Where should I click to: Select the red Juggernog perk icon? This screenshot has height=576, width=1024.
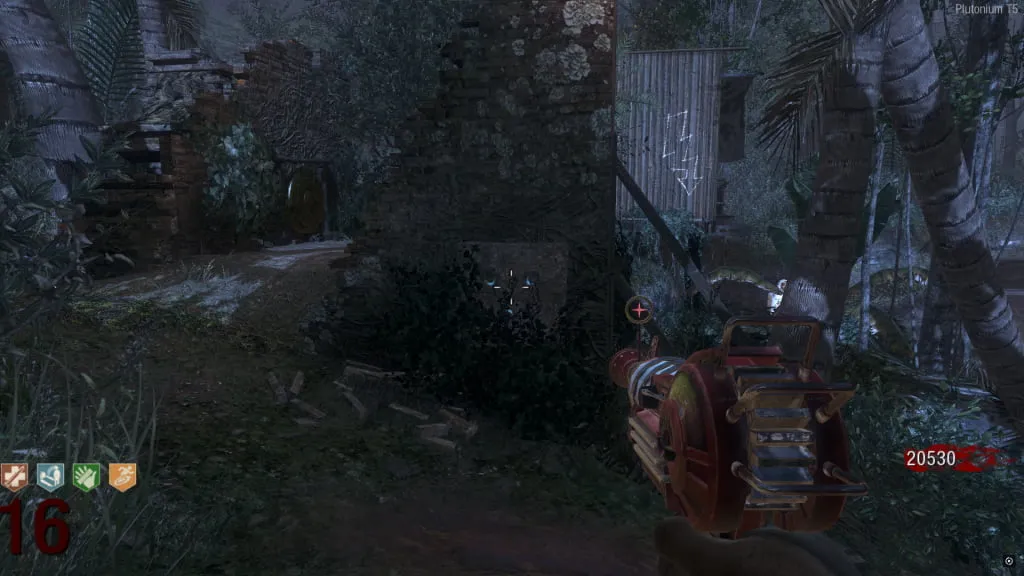tap(15, 477)
